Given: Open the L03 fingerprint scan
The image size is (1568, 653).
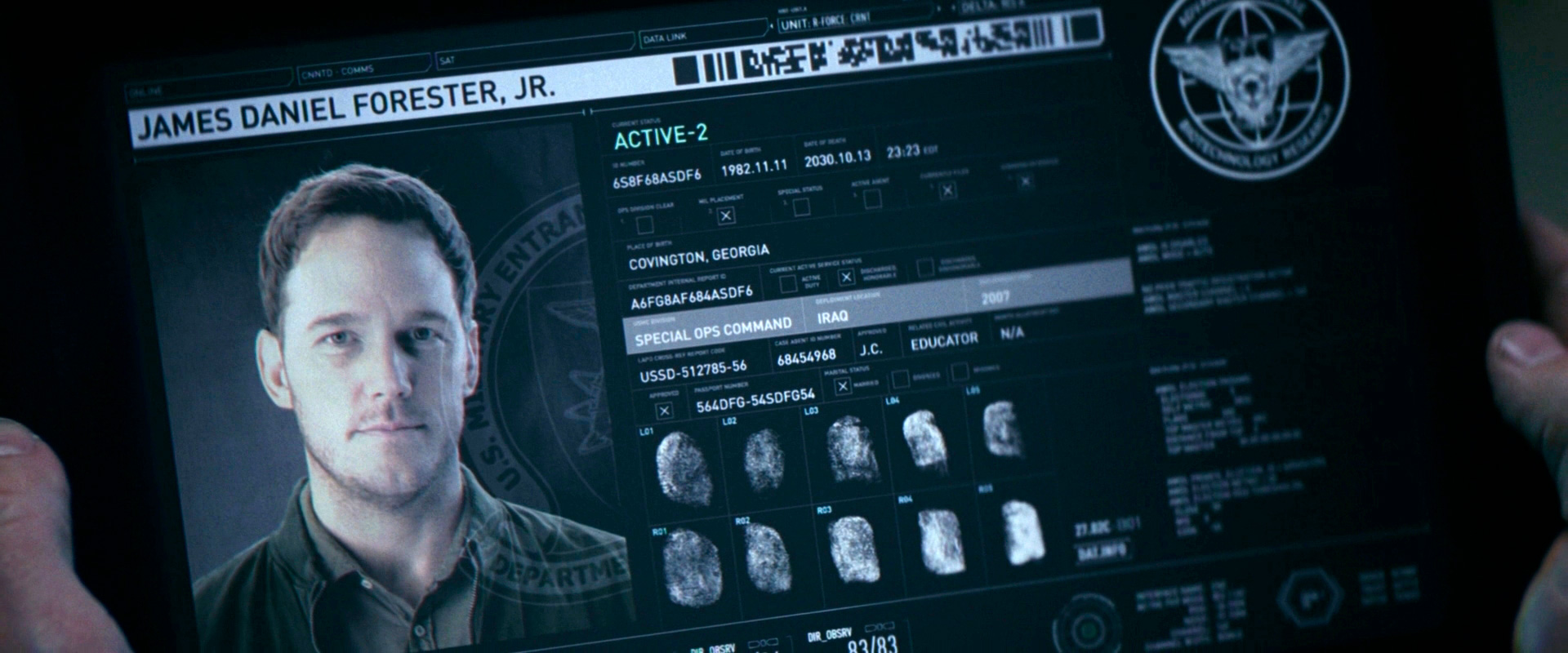Looking at the screenshot, I should [x=848, y=448].
